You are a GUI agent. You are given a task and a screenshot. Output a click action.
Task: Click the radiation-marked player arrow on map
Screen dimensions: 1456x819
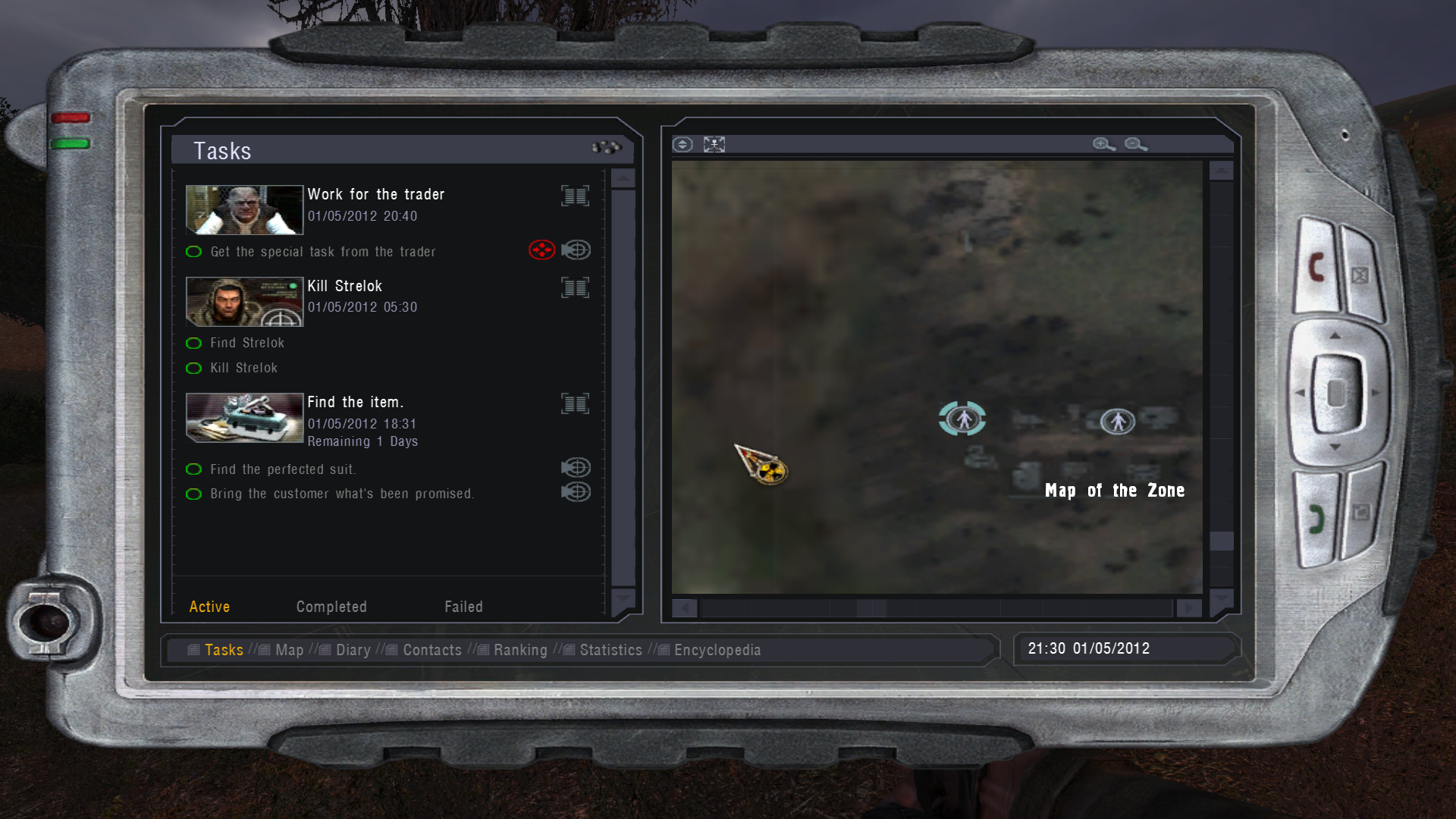[763, 464]
